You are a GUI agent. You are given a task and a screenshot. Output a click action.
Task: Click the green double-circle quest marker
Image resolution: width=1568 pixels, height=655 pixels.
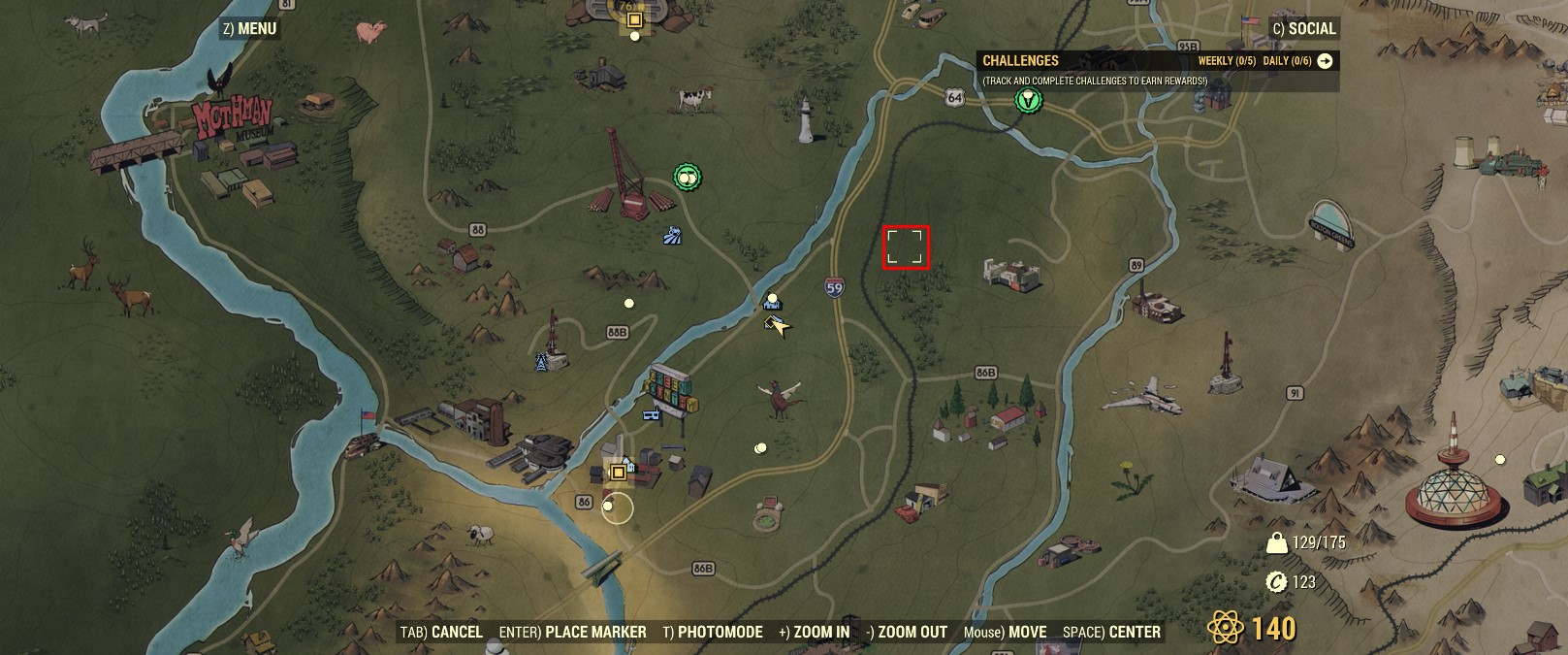pyautogui.click(x=688, y=177)
